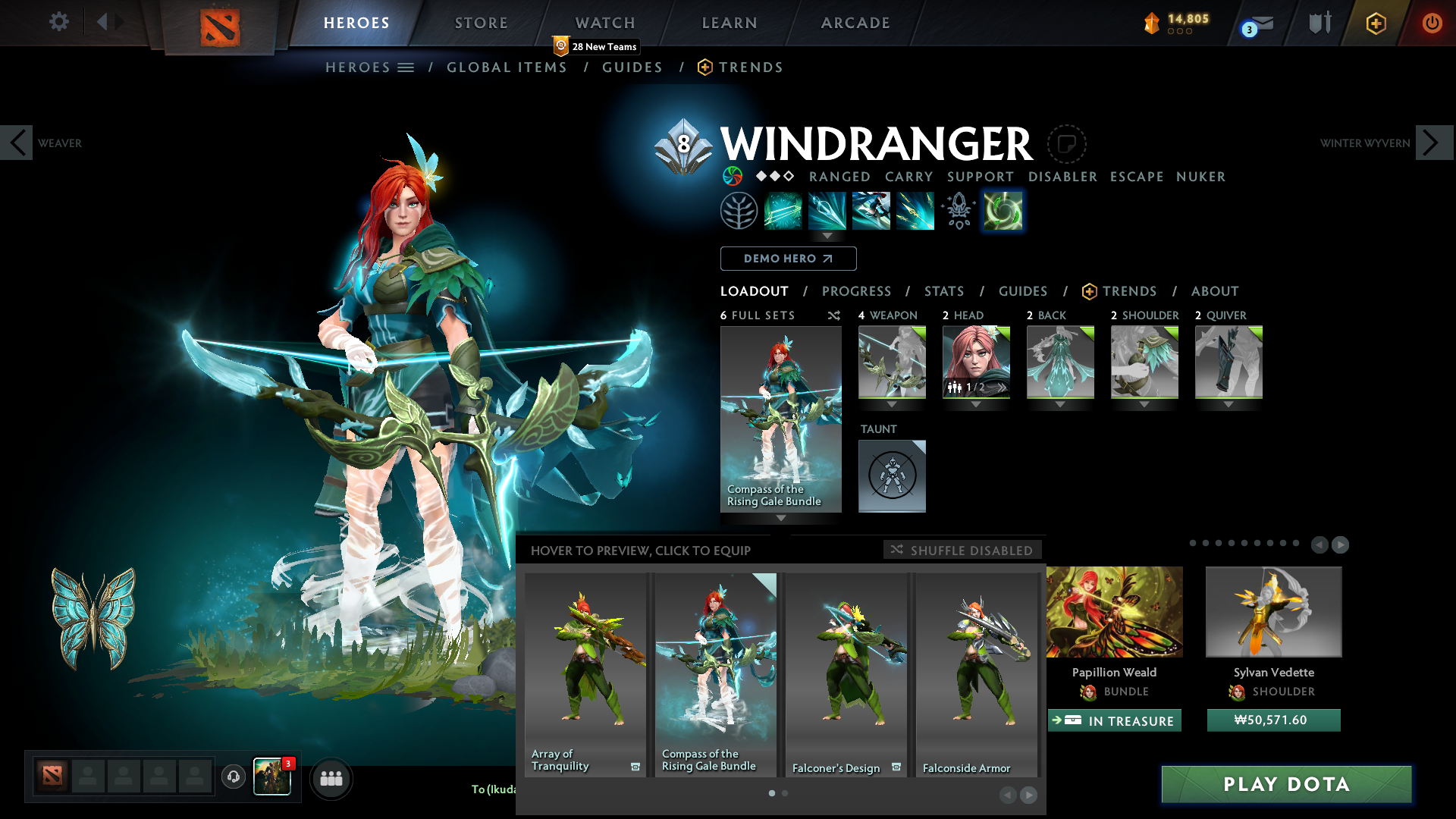Open the settings gear icon
The image size is (1456, 819).
(x=58, y=22)
